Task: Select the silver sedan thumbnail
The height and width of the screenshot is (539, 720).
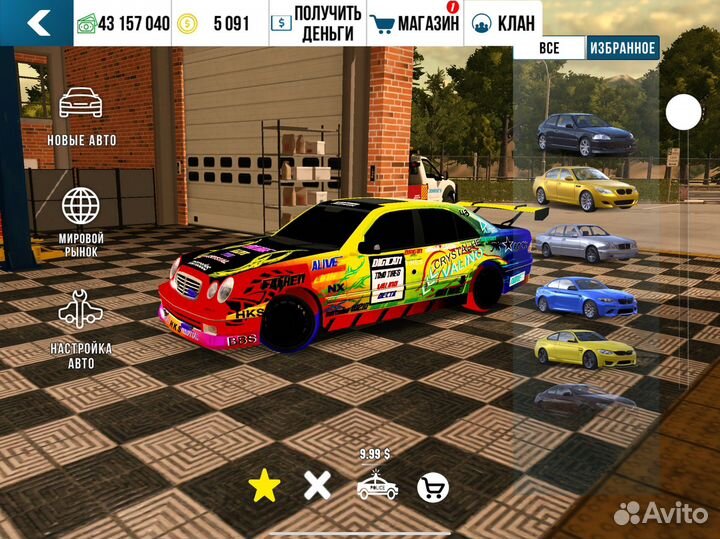Action: point(585,242)
